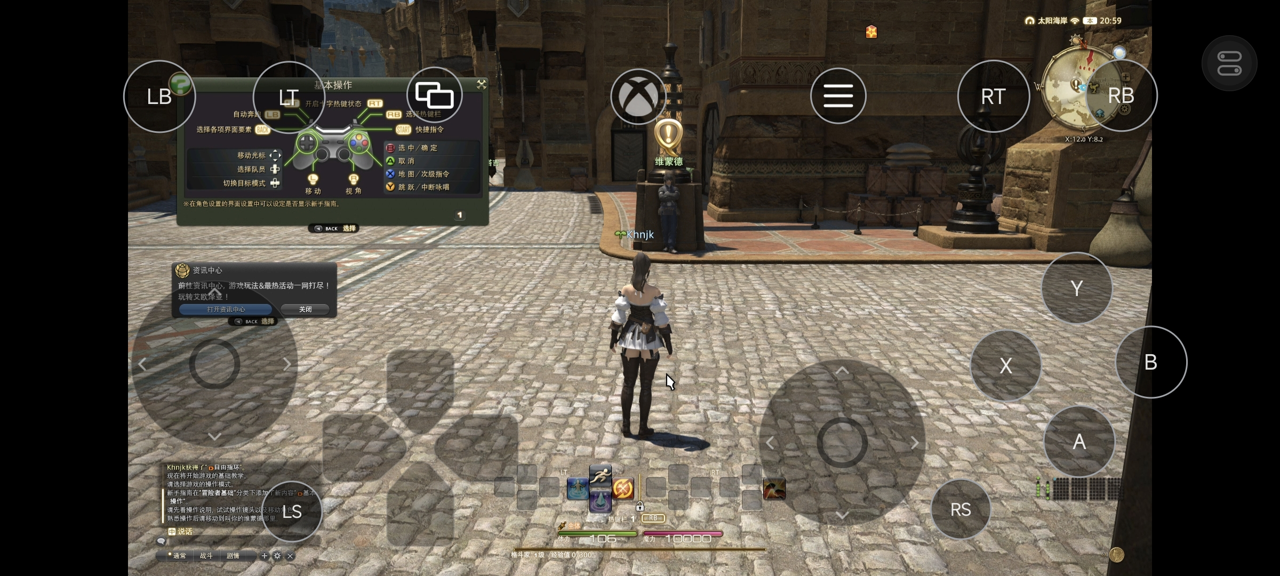The height and width of the screenshot is (576, 1280).
Task: Use the orange crossed-circle hotbar skill
Action: coord(623,489)
